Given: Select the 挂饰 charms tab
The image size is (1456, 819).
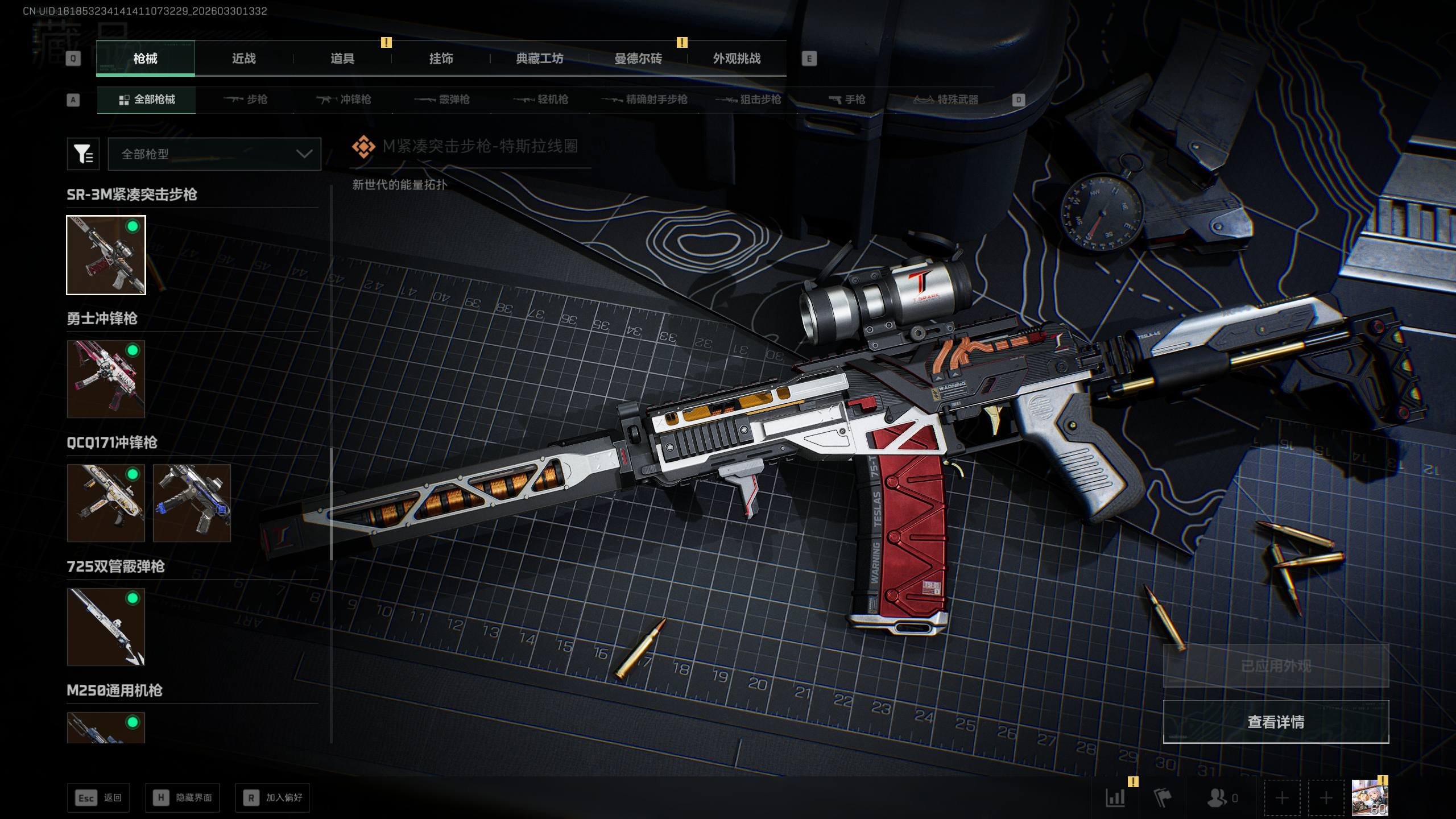Looking at the screenshot, I should point(441,59).
